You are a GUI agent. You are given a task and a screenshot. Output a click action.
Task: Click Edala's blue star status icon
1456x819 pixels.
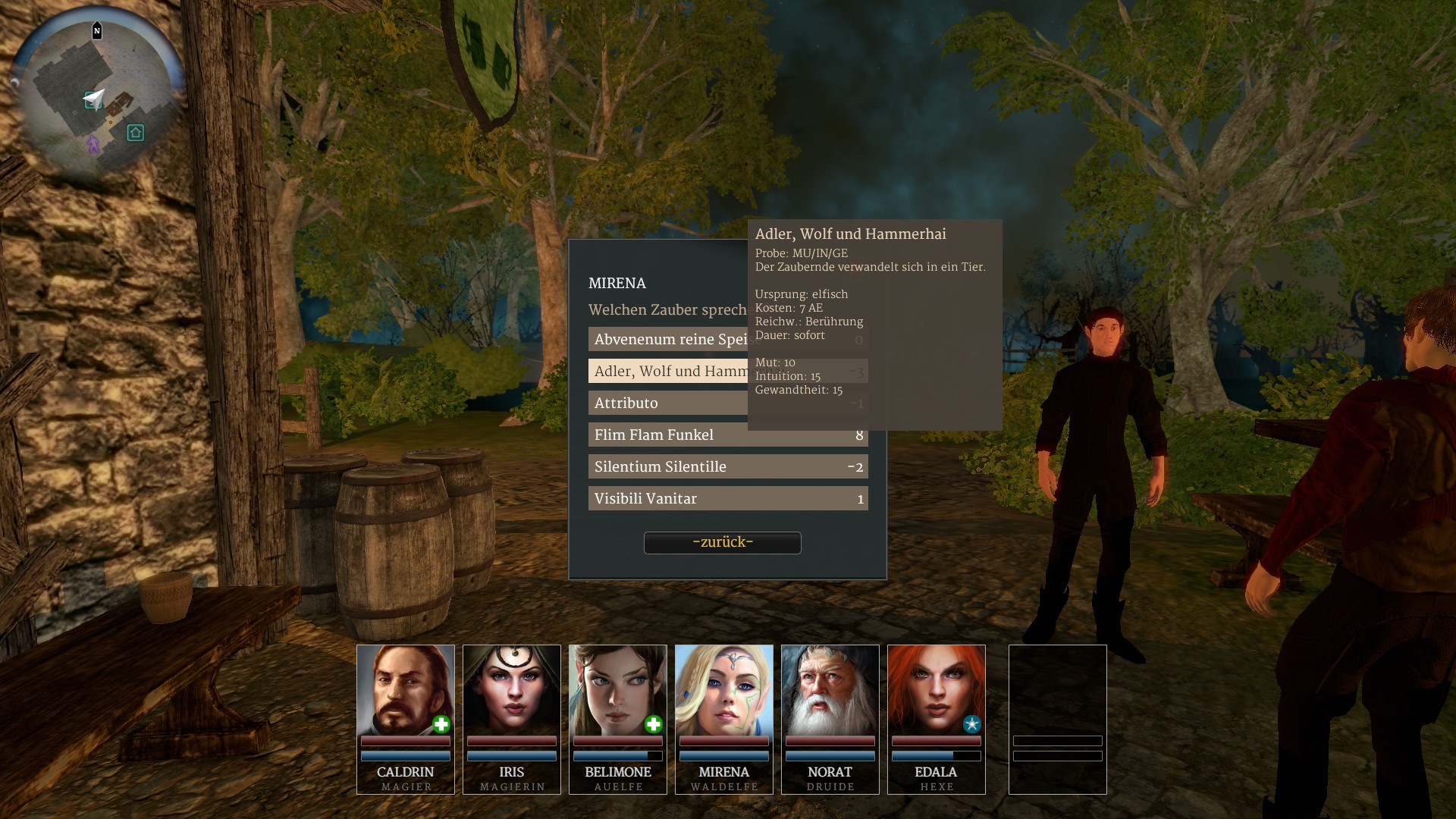[971, 724]
